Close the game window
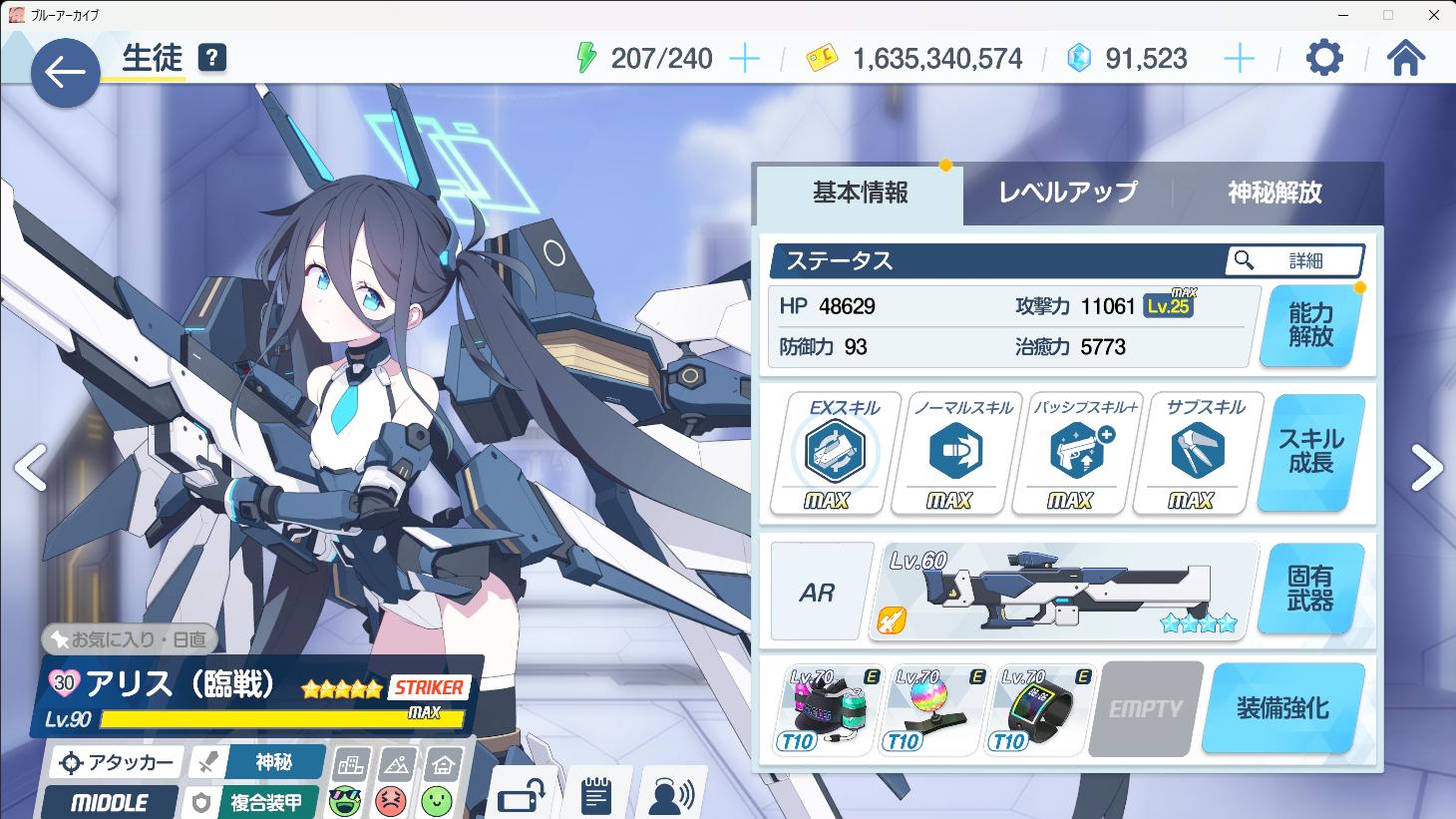Screen dimensions: 1456x819 pos(1431,15)
